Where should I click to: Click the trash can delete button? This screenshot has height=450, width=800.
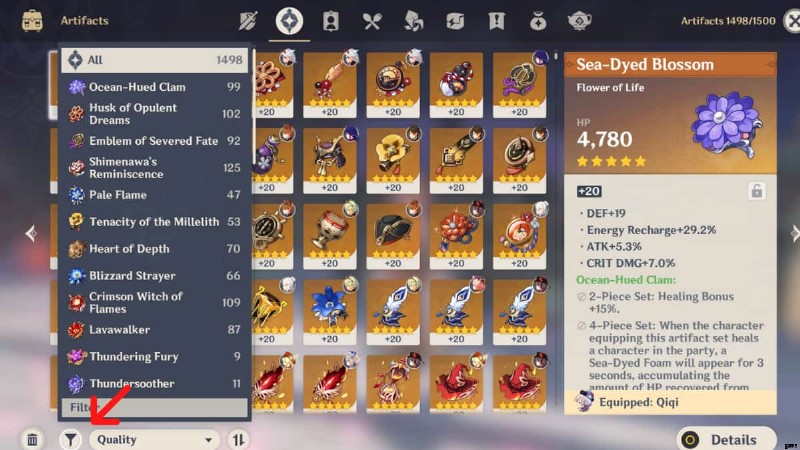tap(32, 439)
